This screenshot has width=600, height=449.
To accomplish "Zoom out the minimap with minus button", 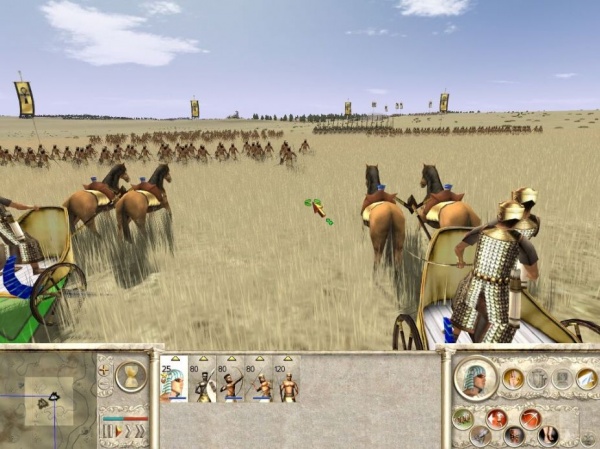I will click(x=104, y=385).
